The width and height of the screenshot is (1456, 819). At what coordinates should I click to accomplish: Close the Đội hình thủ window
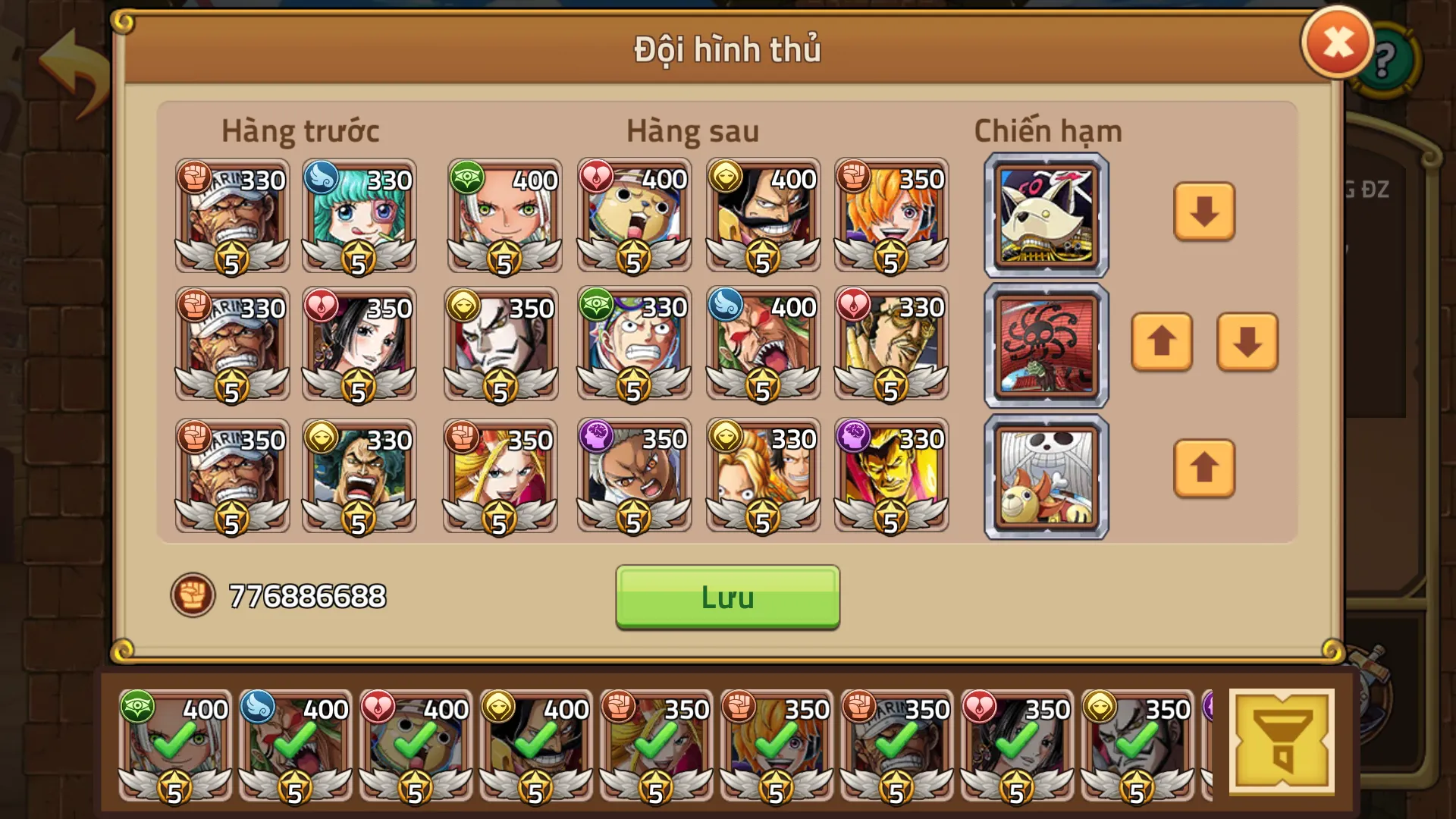(x=1338, y=43)
